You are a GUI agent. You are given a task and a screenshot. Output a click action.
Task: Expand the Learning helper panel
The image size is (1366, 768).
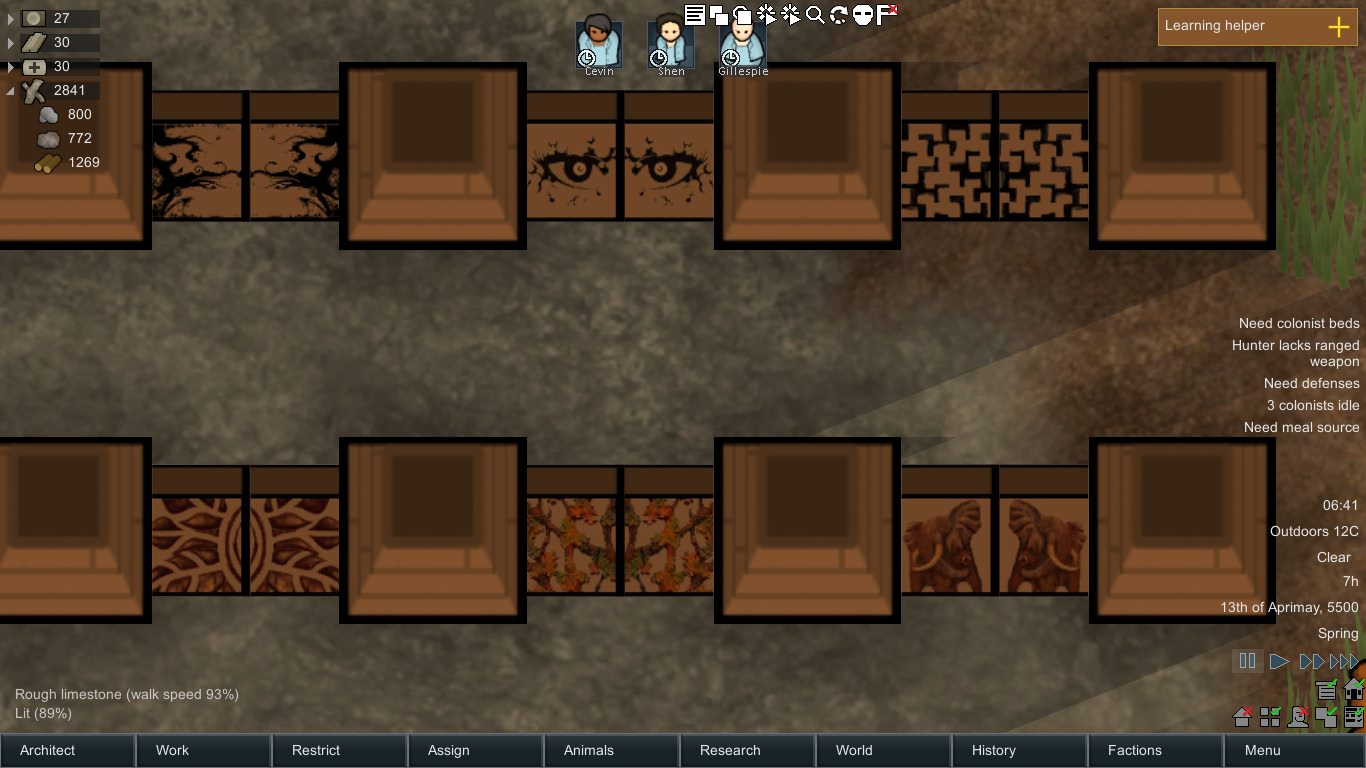tap(1338, 27)
